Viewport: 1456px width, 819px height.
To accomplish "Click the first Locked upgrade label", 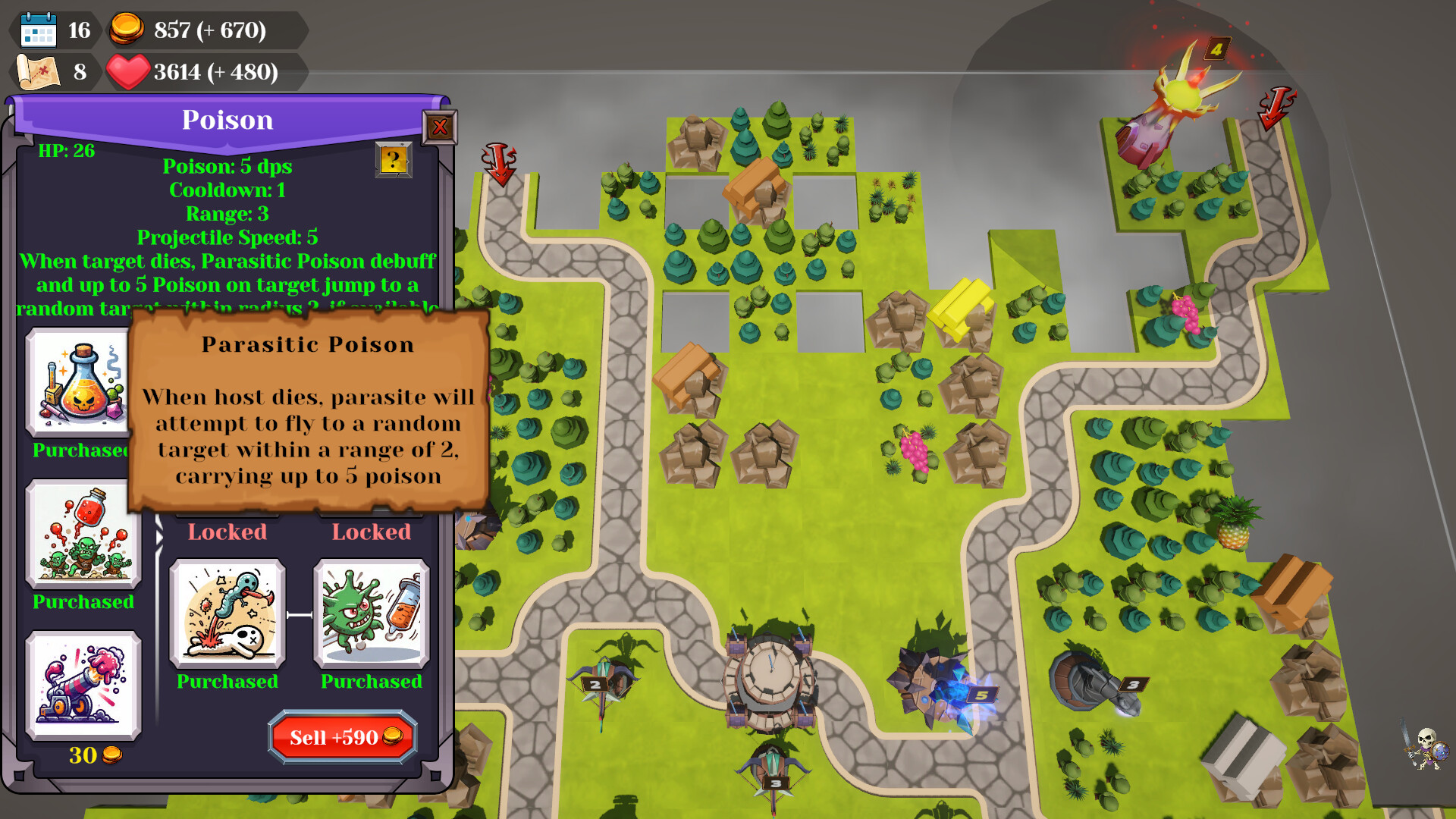I will coord(226,532).
